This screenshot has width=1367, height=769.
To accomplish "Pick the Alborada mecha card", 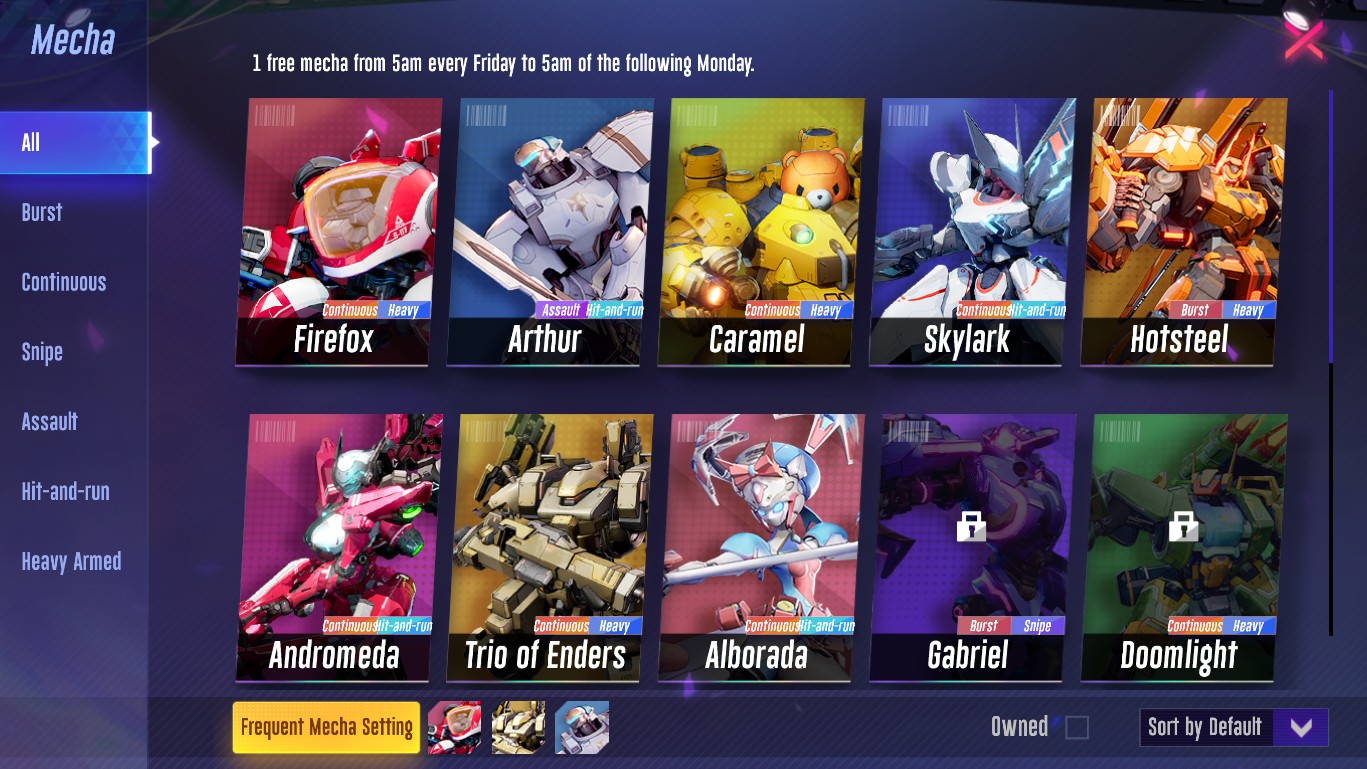I will tap(760, 547).
